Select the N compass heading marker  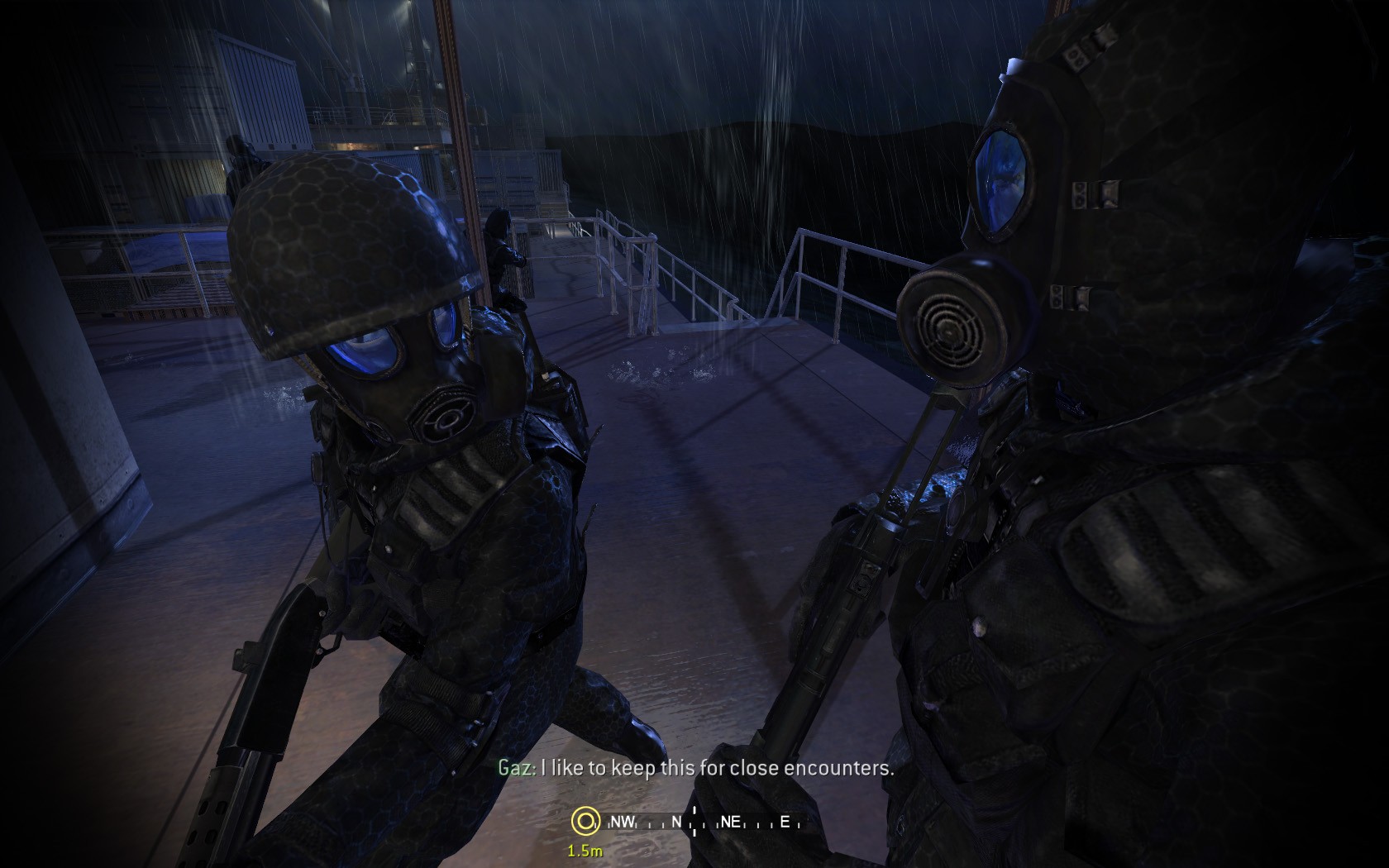coord(675,823)
